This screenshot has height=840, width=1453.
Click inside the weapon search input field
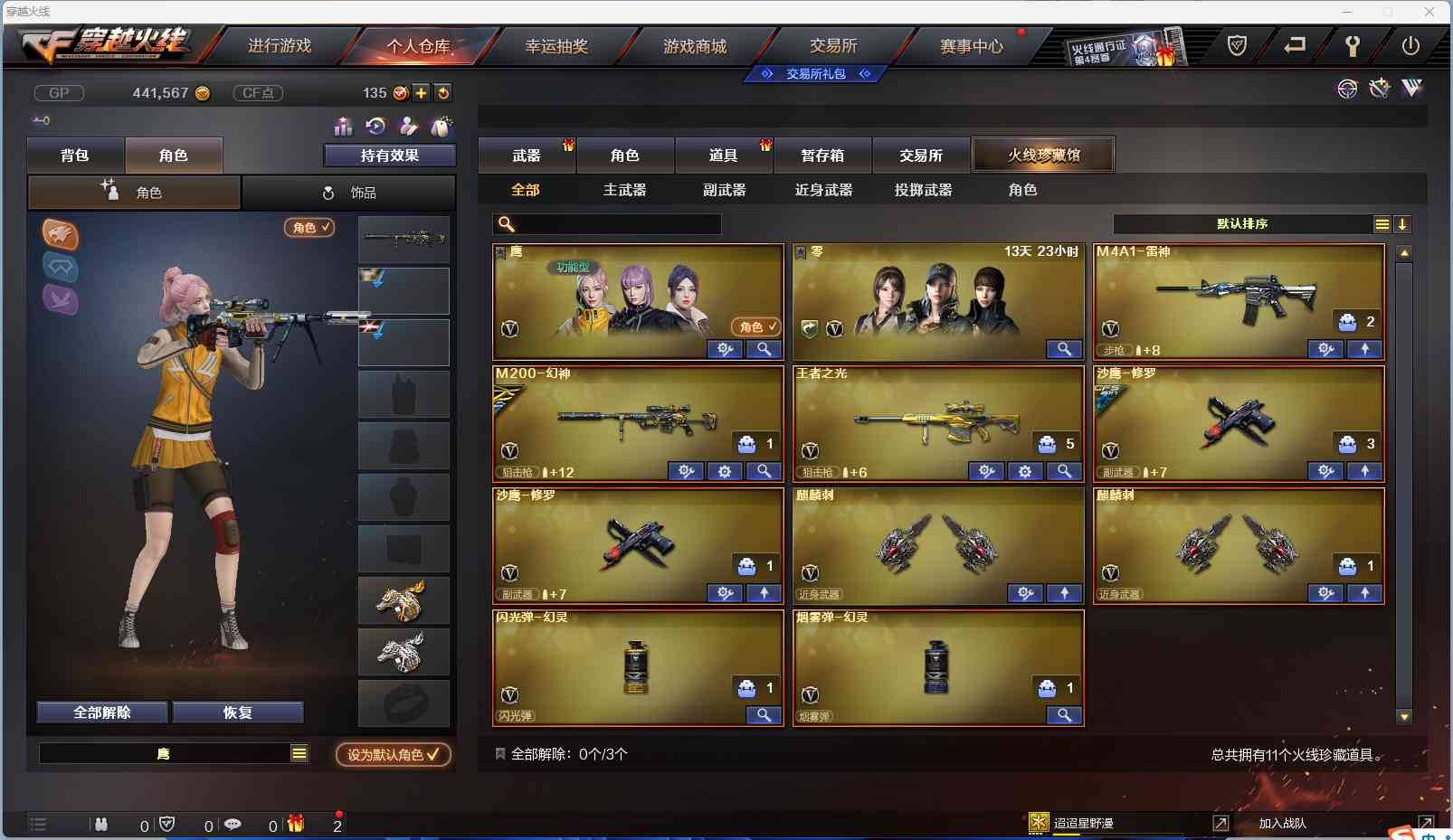click(615, 223)
